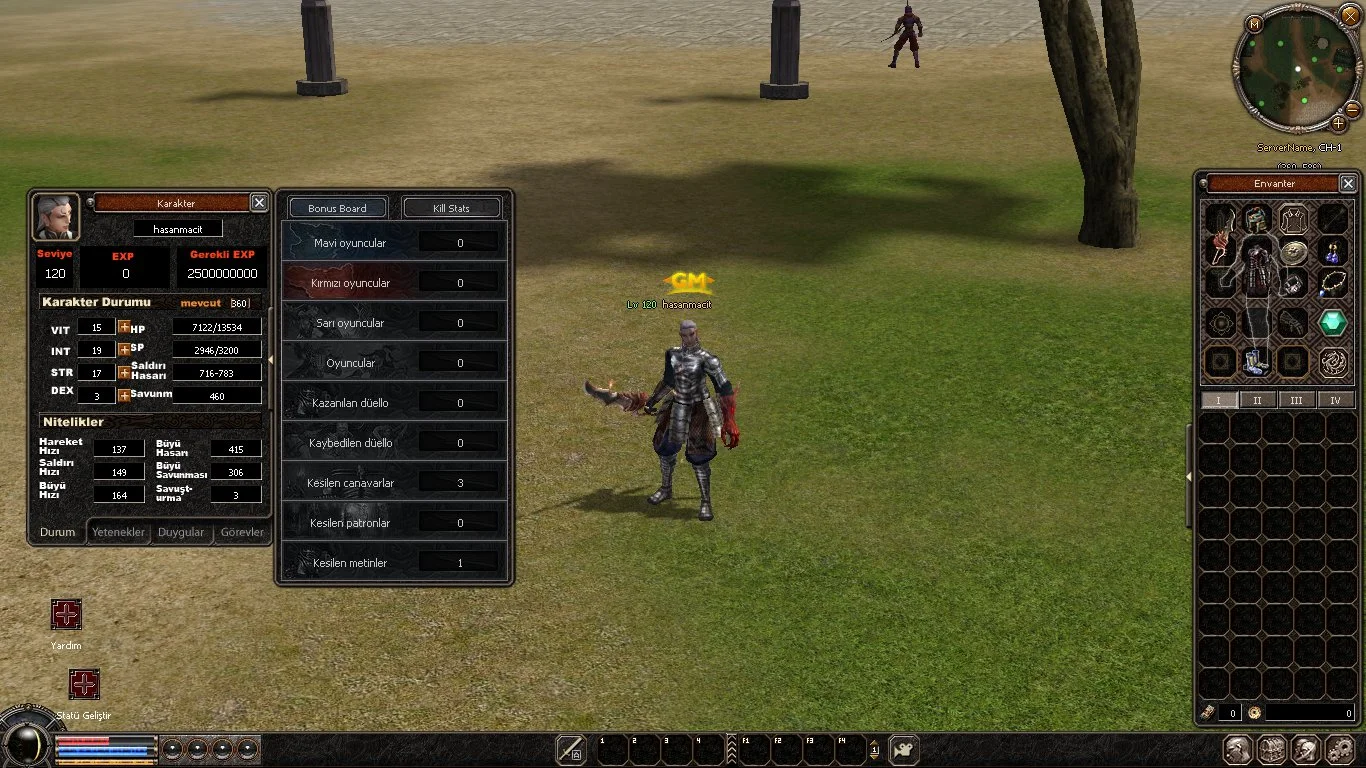Switch to inventory page IV
1366x768 pixels.
[1335, 400]
